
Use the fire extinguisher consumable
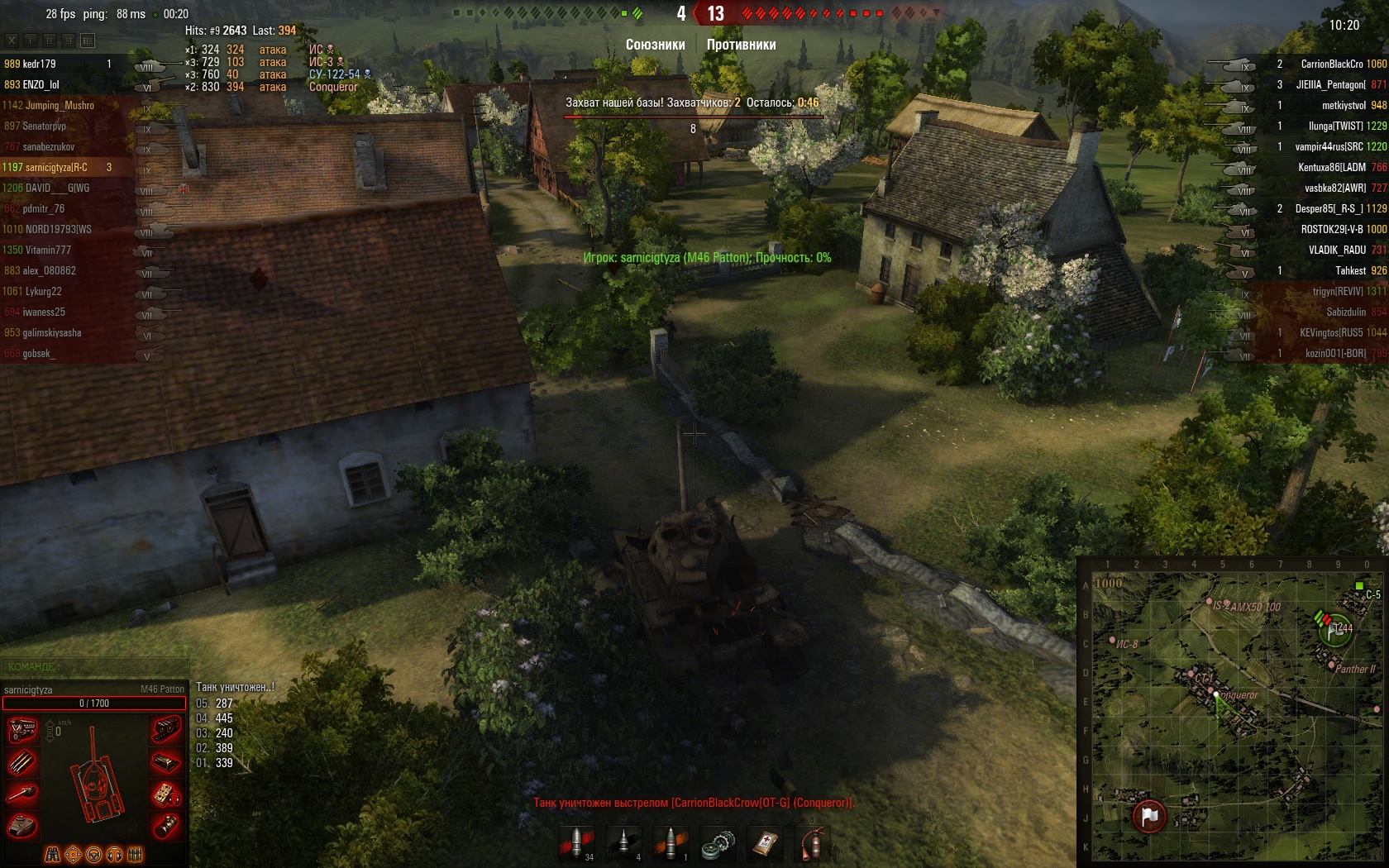(813, 842)
